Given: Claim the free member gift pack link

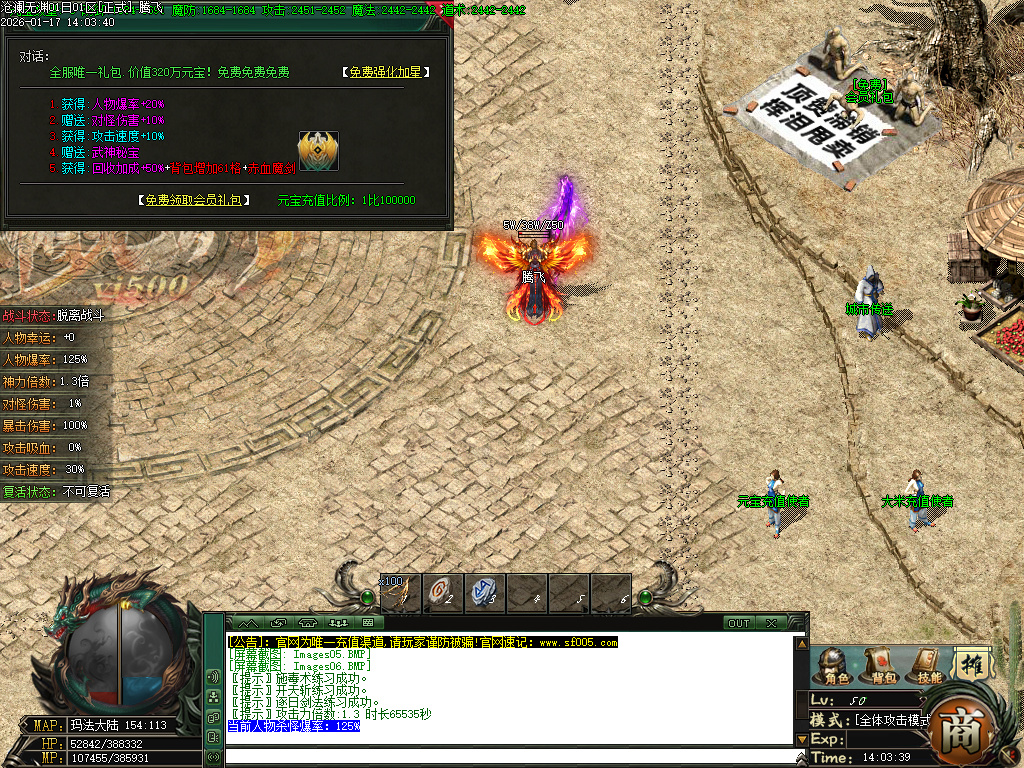Looking at the screenshot, I should coord(194,200).
